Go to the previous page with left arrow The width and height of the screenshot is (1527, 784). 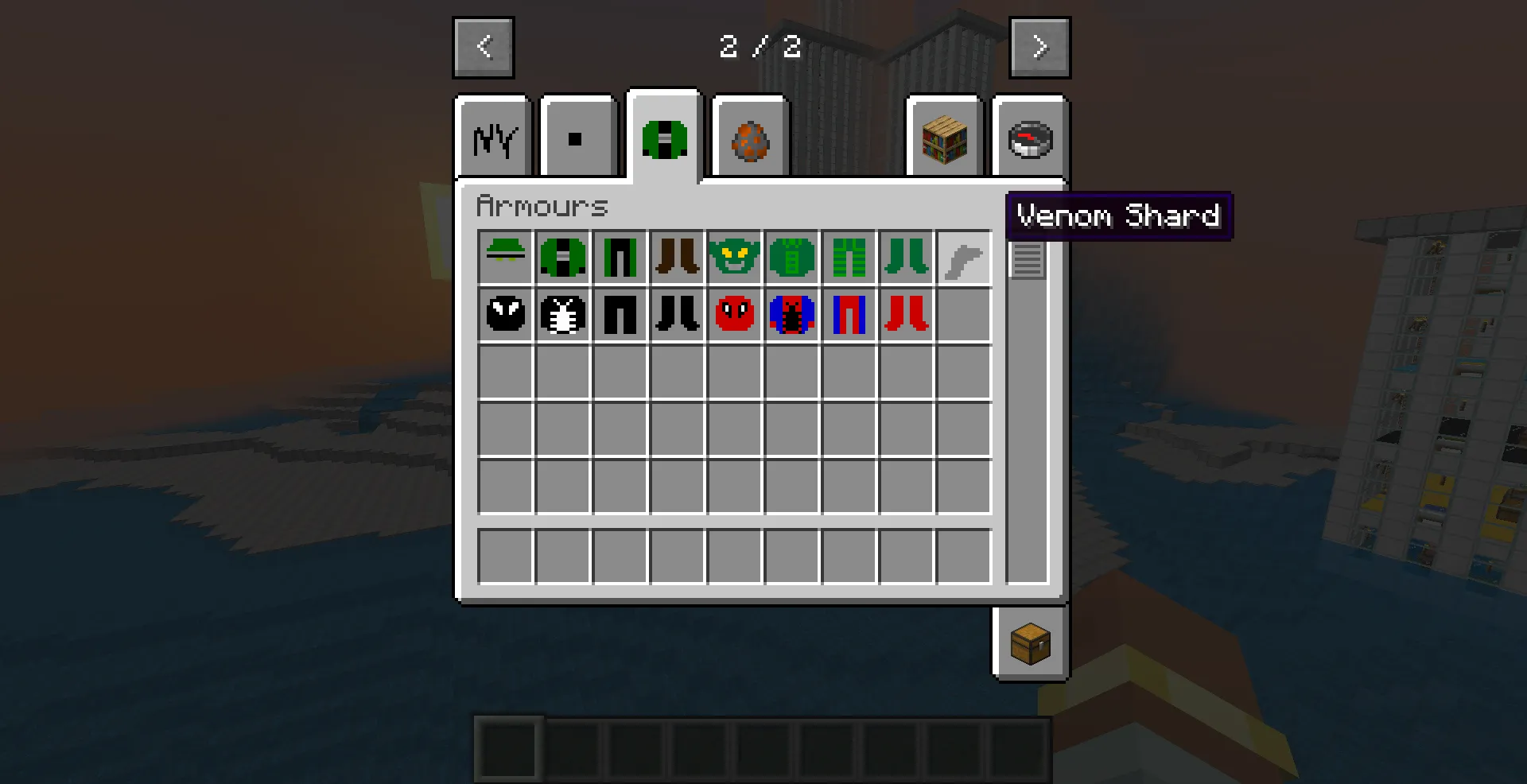click(483, 46)
